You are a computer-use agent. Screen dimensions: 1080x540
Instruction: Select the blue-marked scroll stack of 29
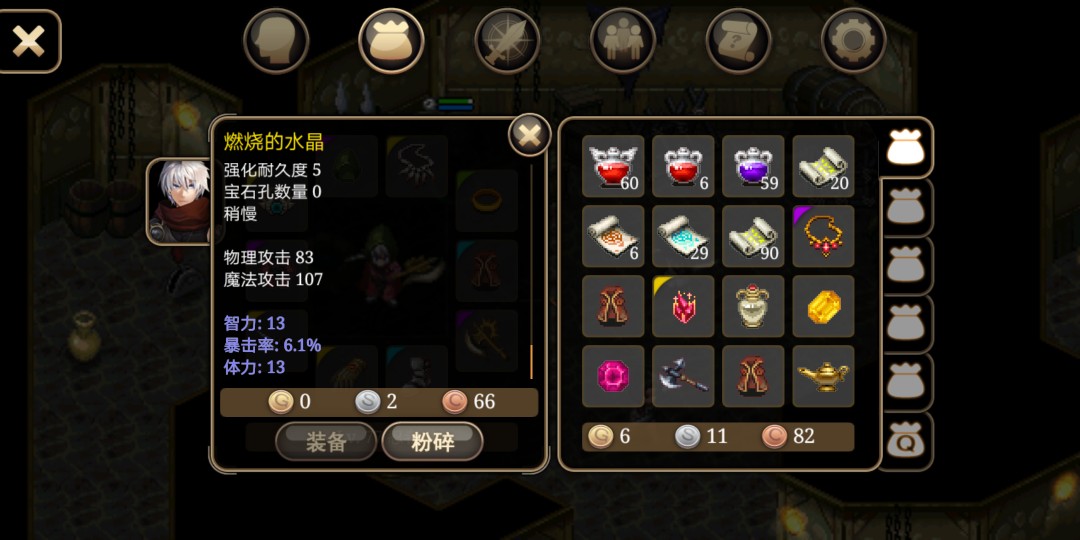point(683,236)
